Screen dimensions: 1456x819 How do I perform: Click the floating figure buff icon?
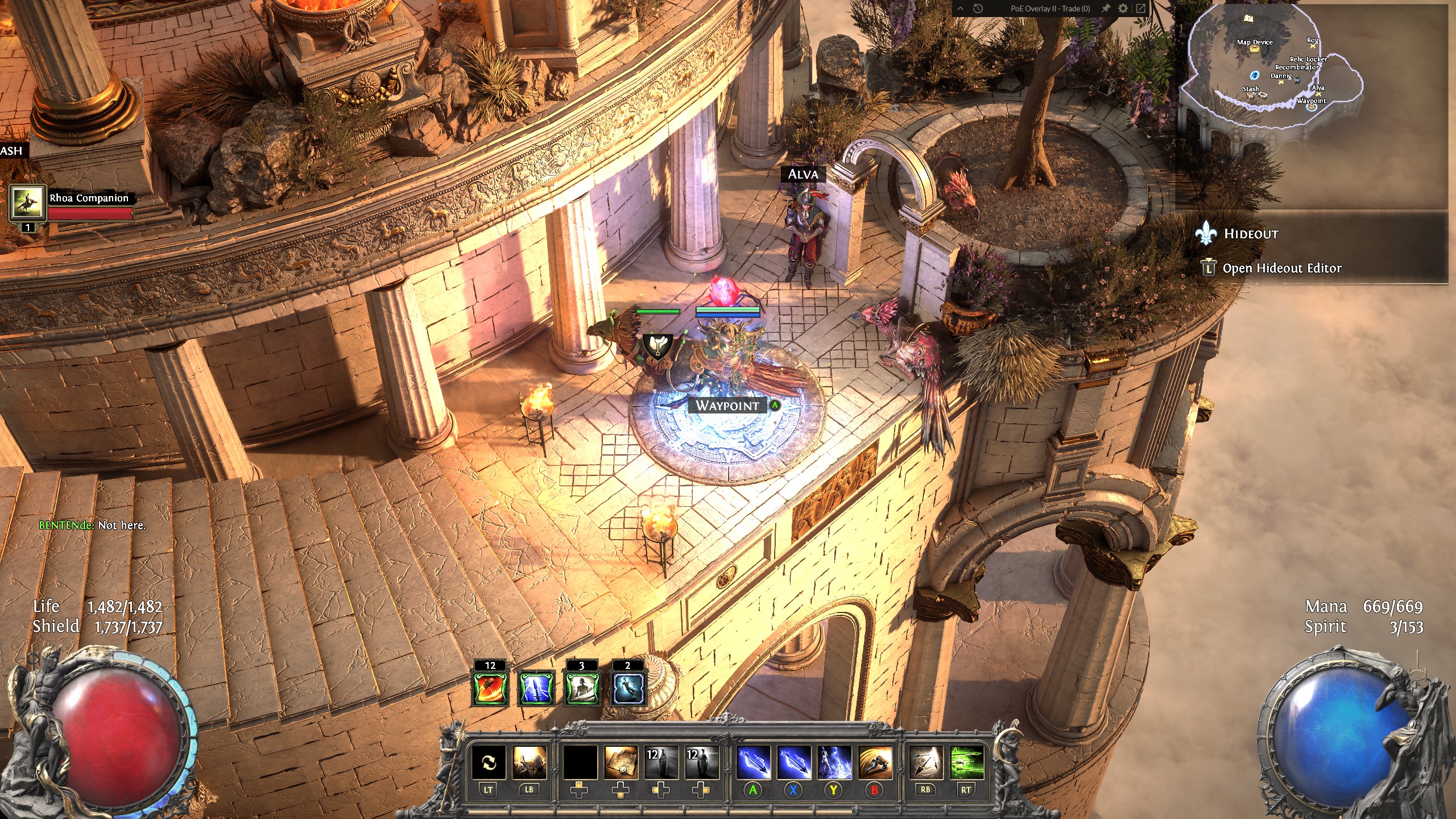coord(627,689)
